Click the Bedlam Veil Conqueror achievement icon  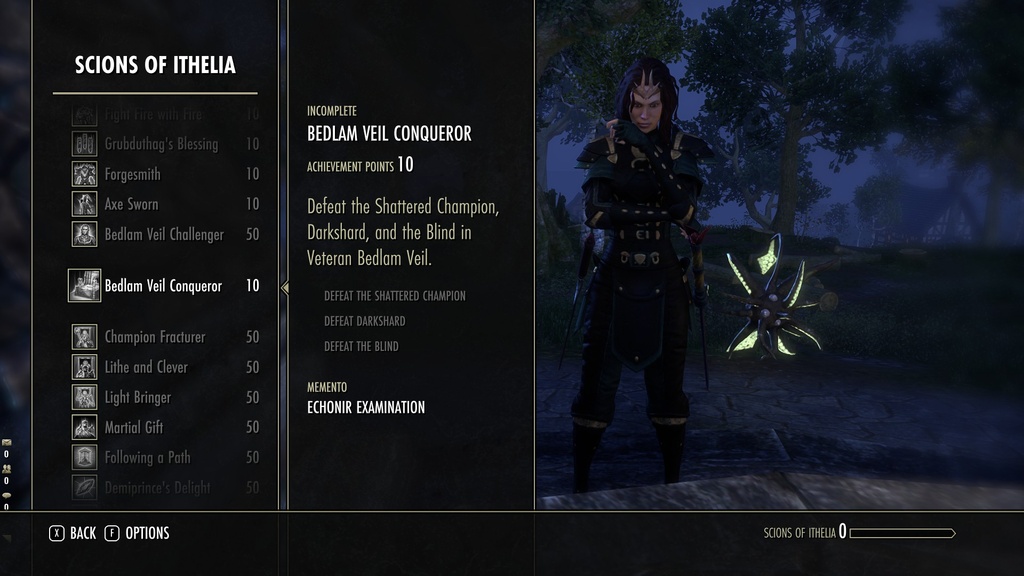pos(84,286)
